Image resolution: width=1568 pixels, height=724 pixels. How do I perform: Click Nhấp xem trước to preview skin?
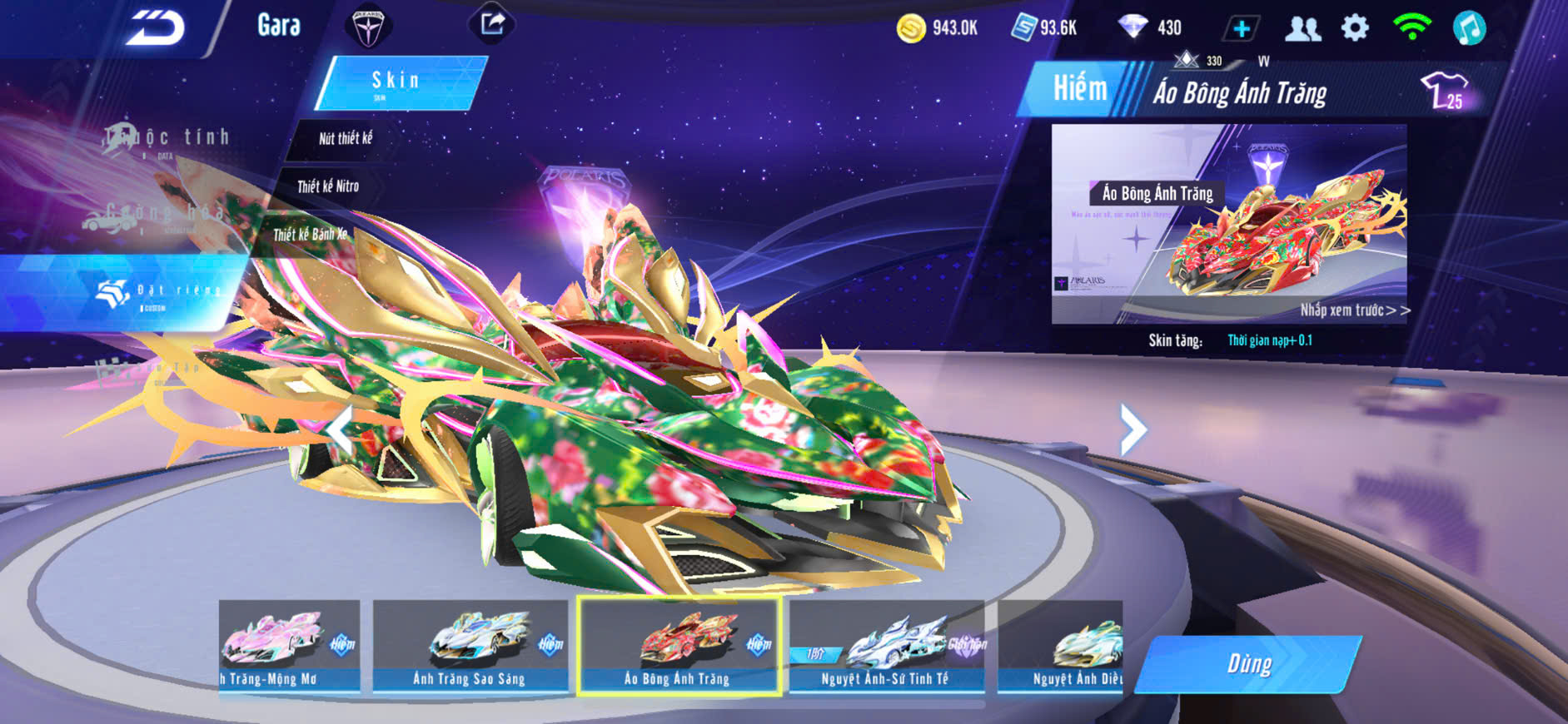pyautogui.click(x=1354, y=310)
